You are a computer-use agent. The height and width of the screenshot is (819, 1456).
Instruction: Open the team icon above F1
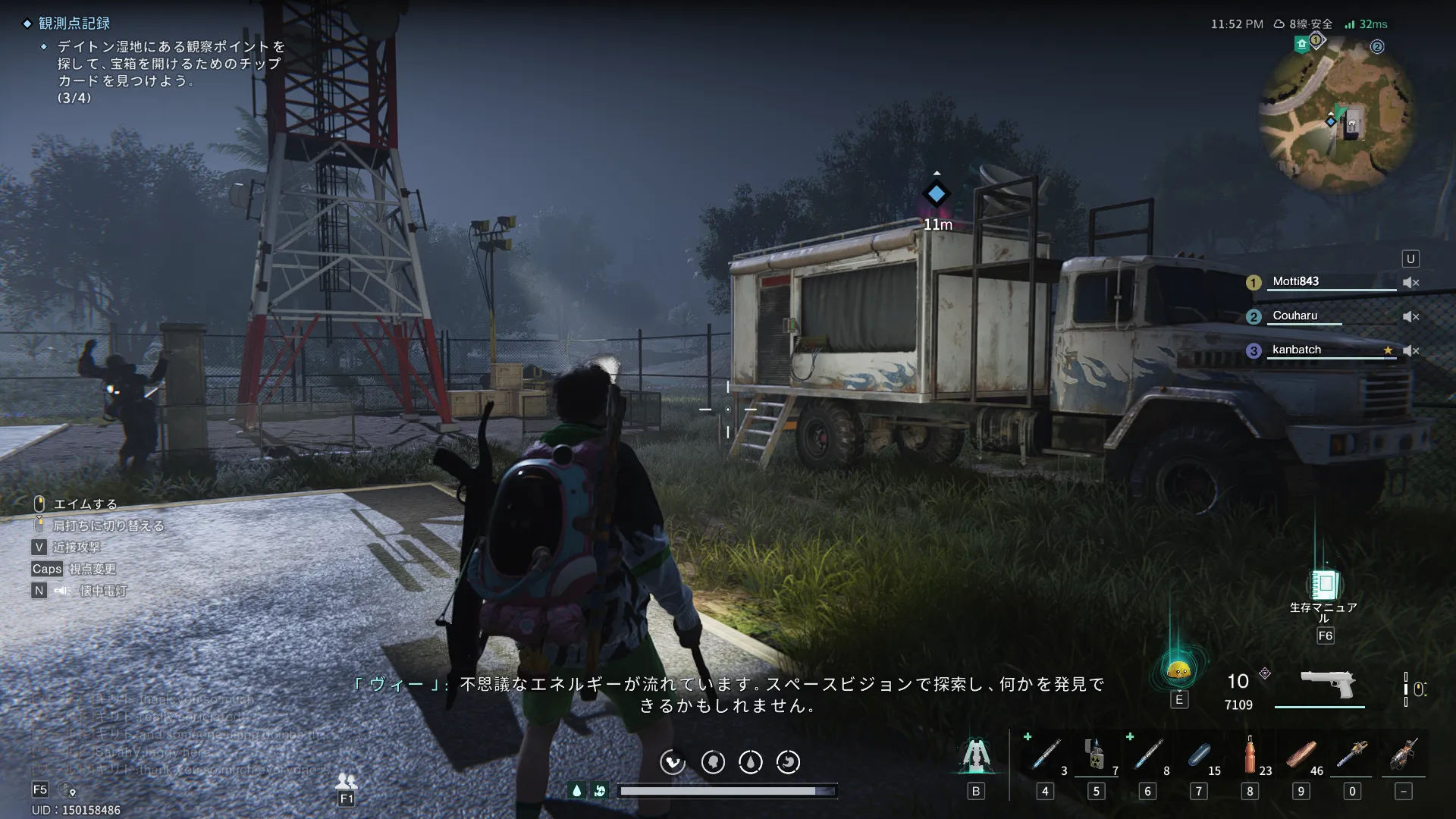[347, 780]
